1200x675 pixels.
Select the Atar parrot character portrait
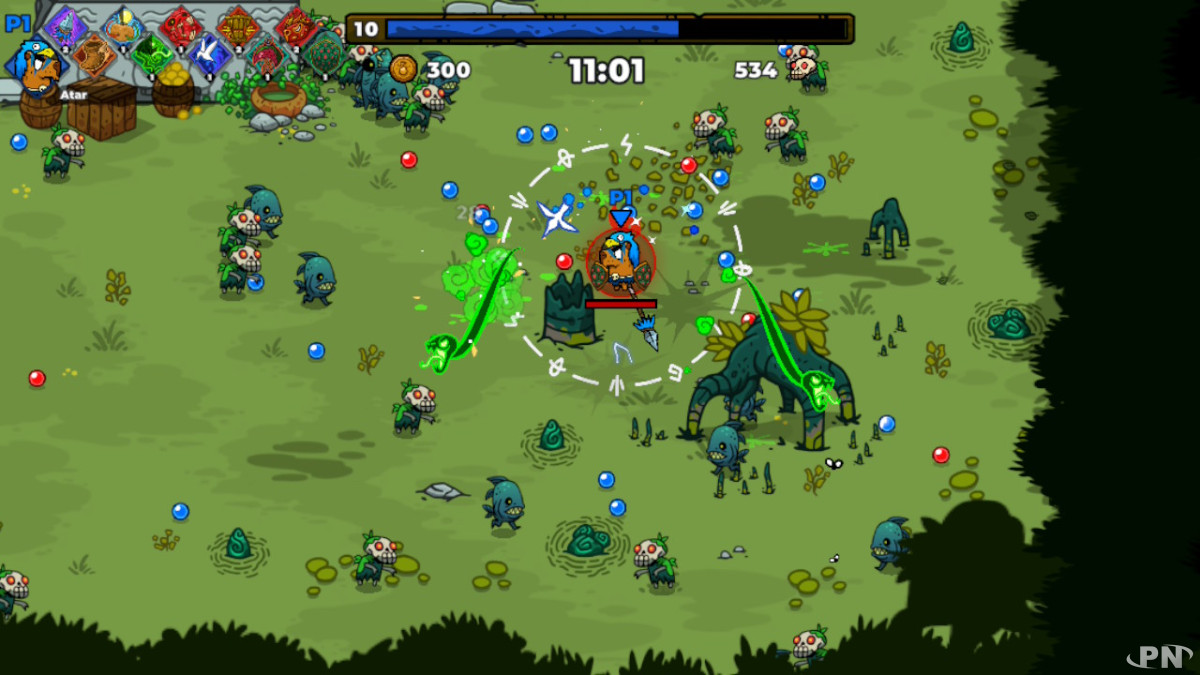point(37,66)
